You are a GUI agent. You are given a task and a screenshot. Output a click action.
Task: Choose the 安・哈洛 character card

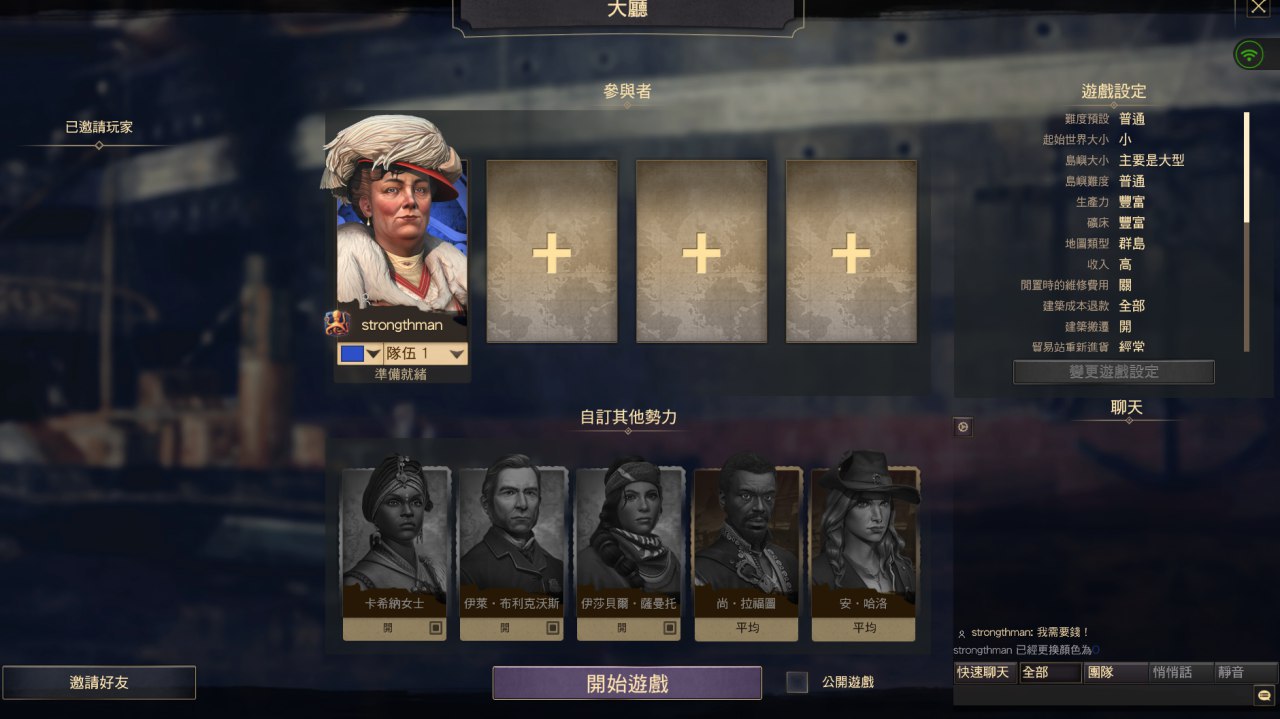pyautogui.click(x=863, y=540)
